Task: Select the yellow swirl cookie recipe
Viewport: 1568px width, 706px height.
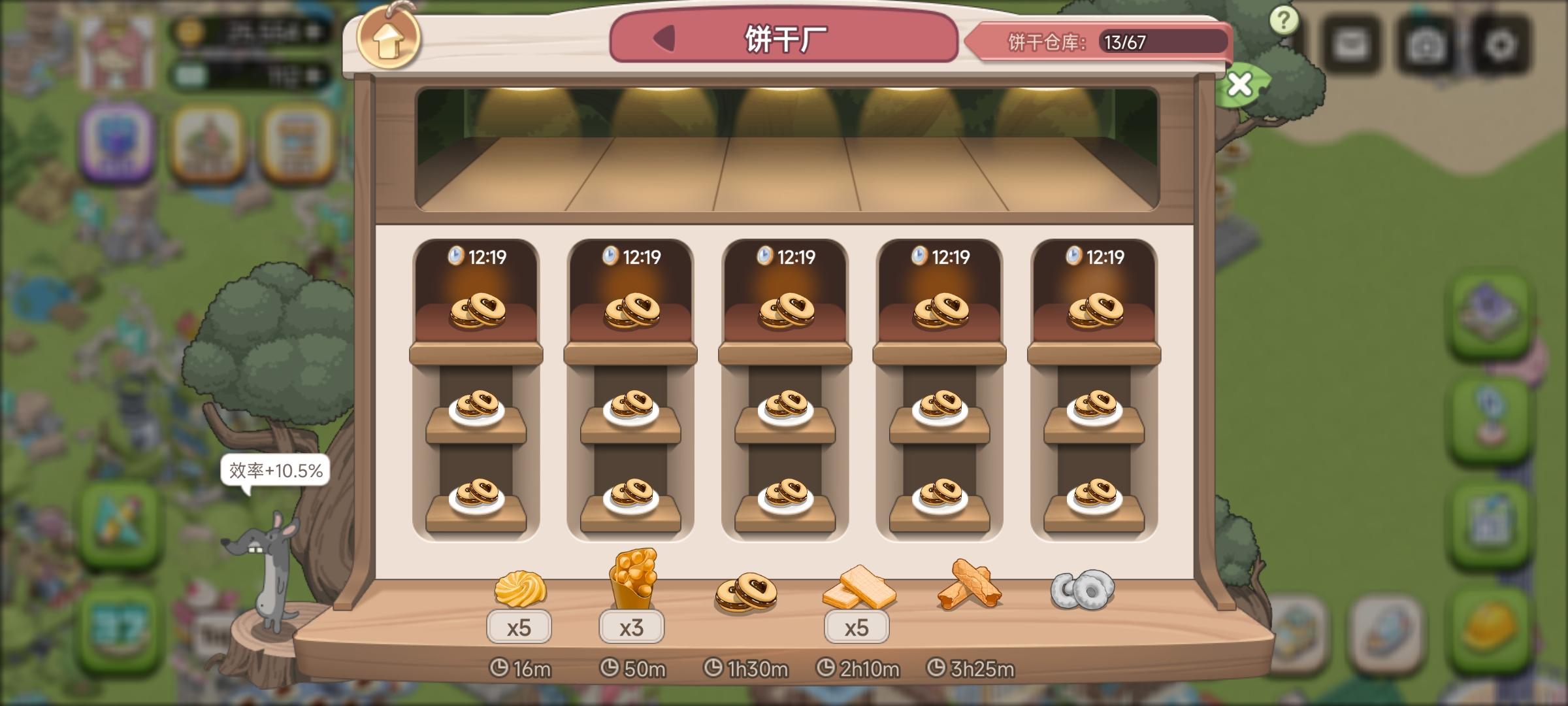Action: (x=519, y=592)
